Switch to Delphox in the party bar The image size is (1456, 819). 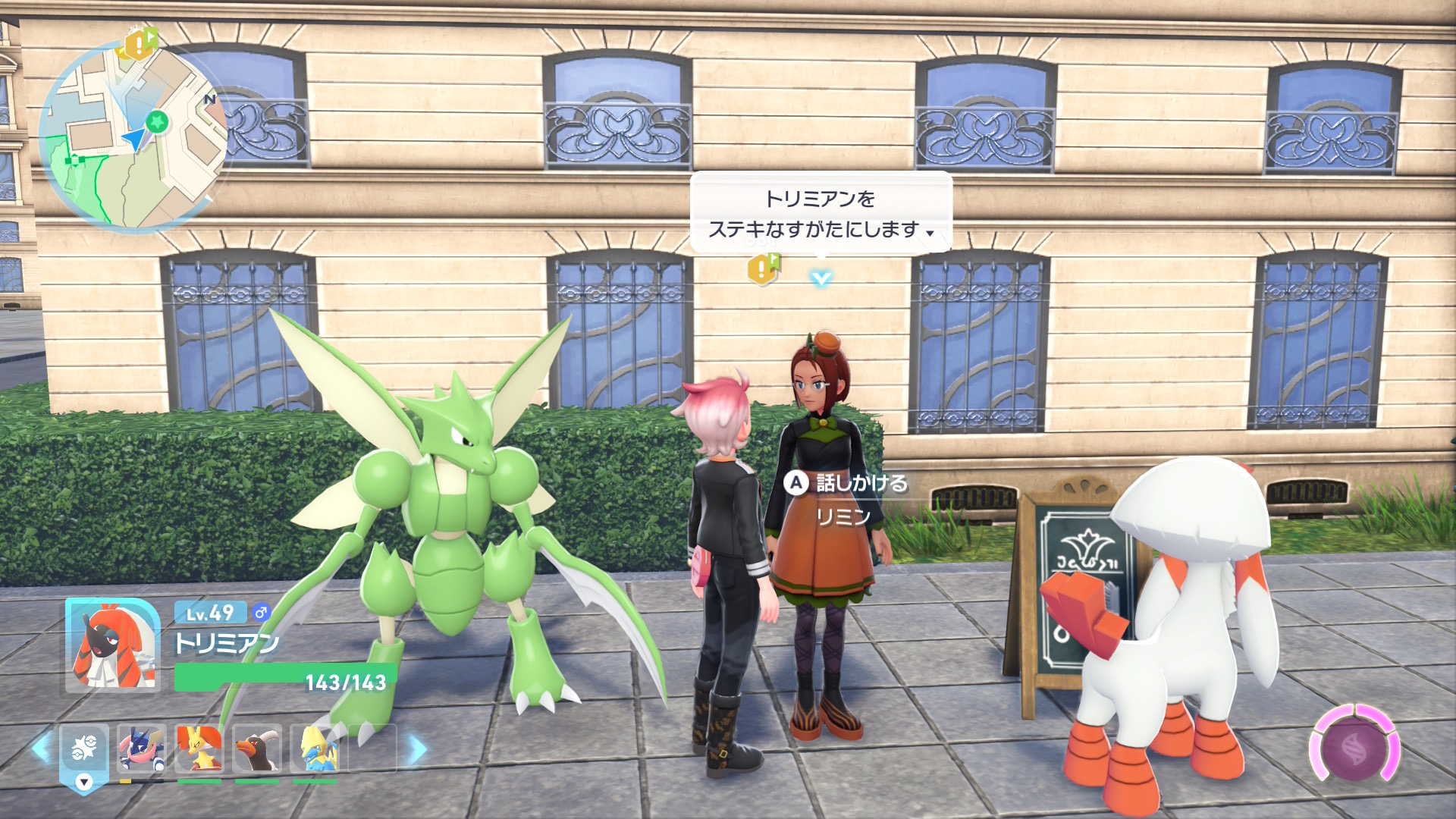pyautogui.click(x=199, y=748)
